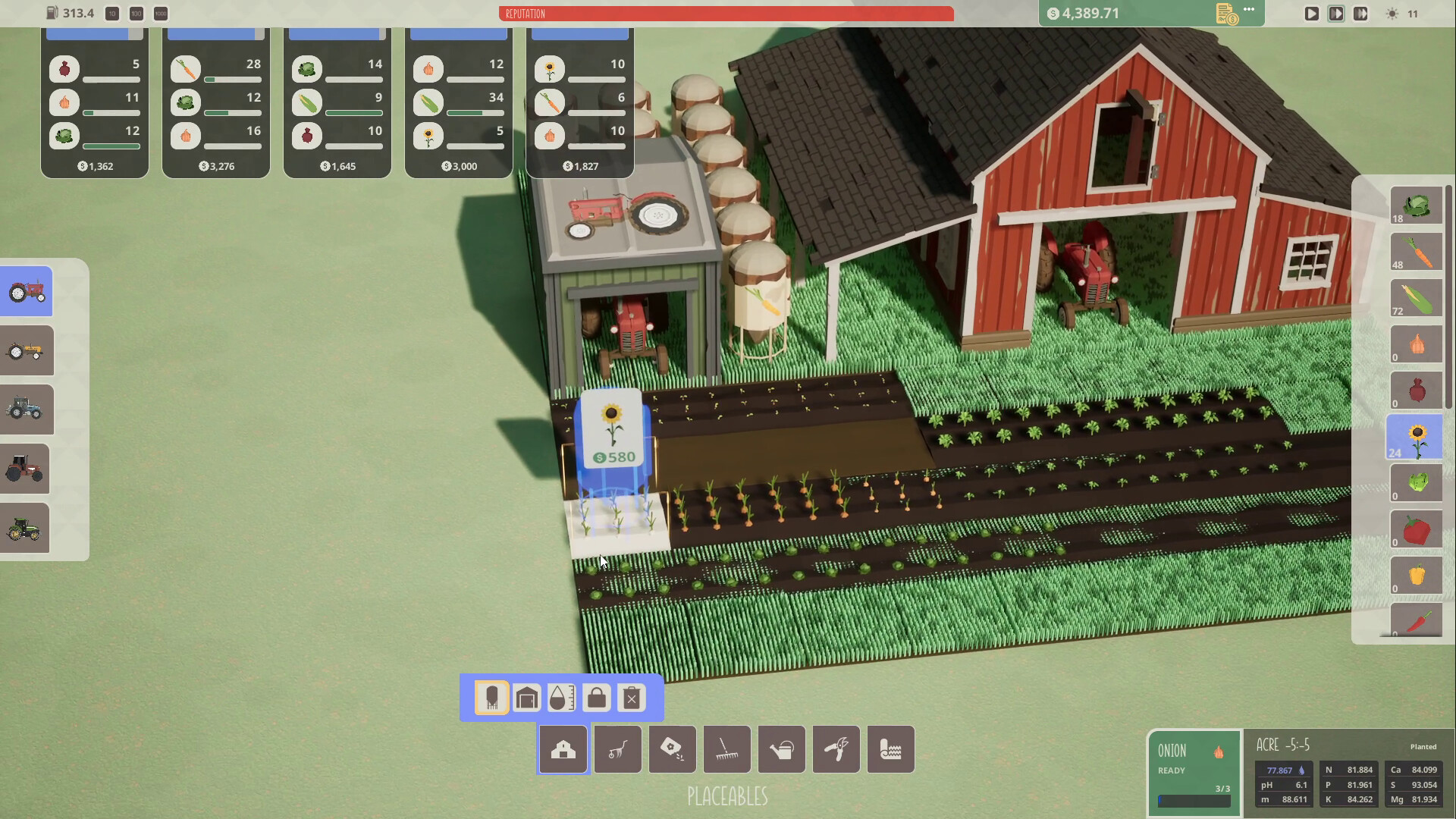Choose the rake tool
Viewport: 1456px width, 819px height.
[726, 749]
